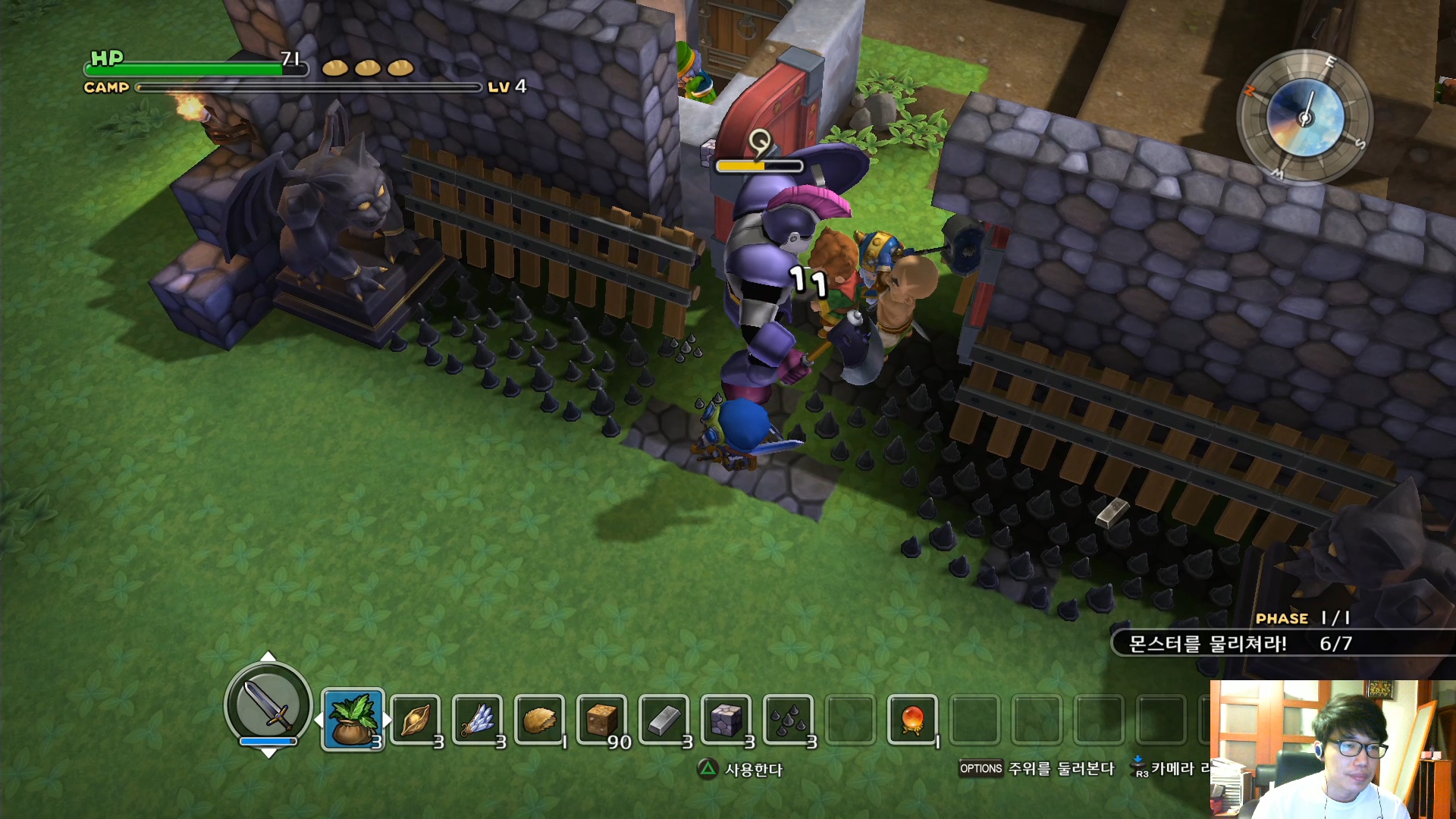Select the red orb on gold stand
The height and width of the screenshot is (819, 1456).
coord(912,720)
